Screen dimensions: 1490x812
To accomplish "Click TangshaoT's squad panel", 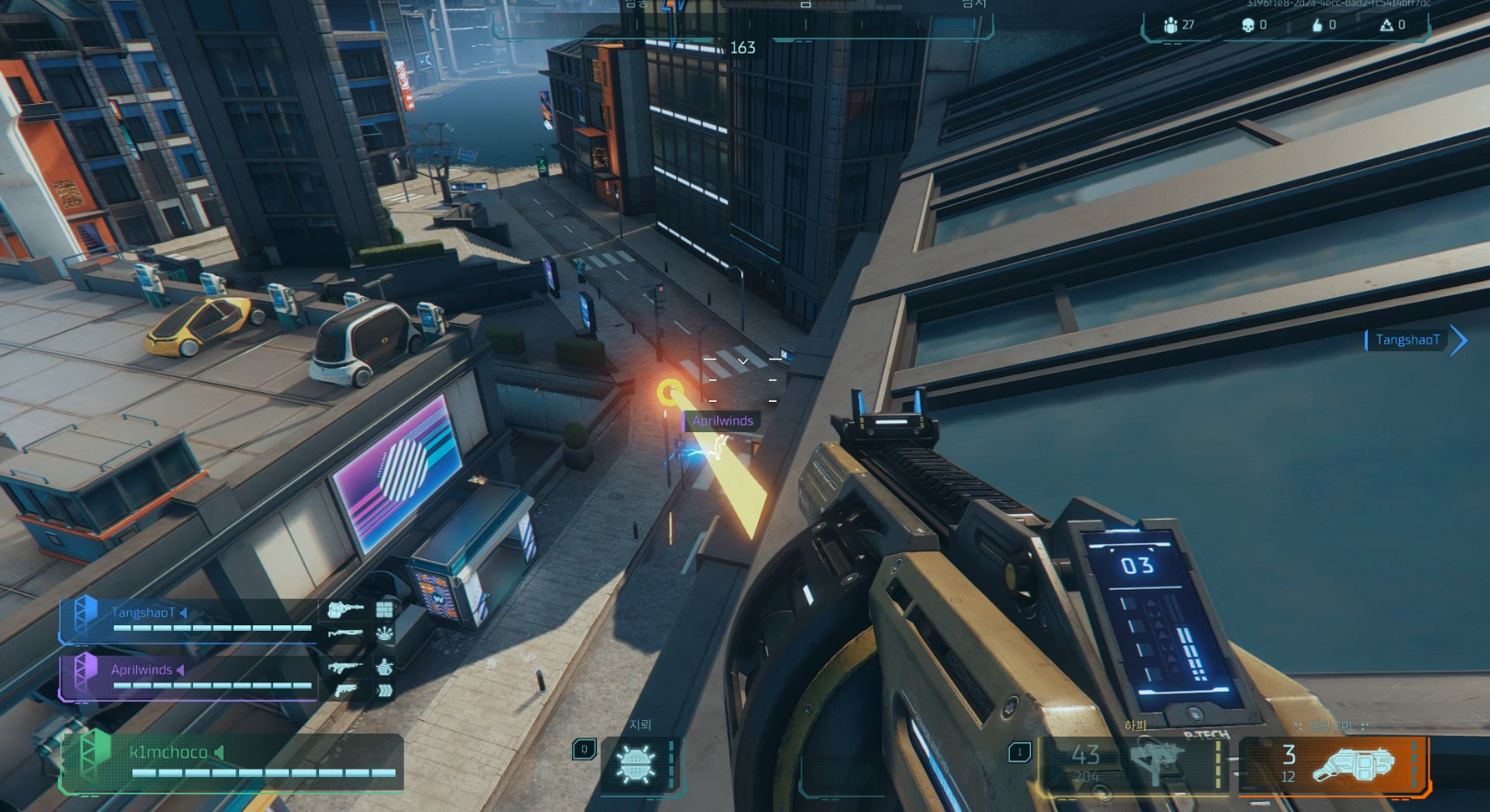I will tap(189, 620).
